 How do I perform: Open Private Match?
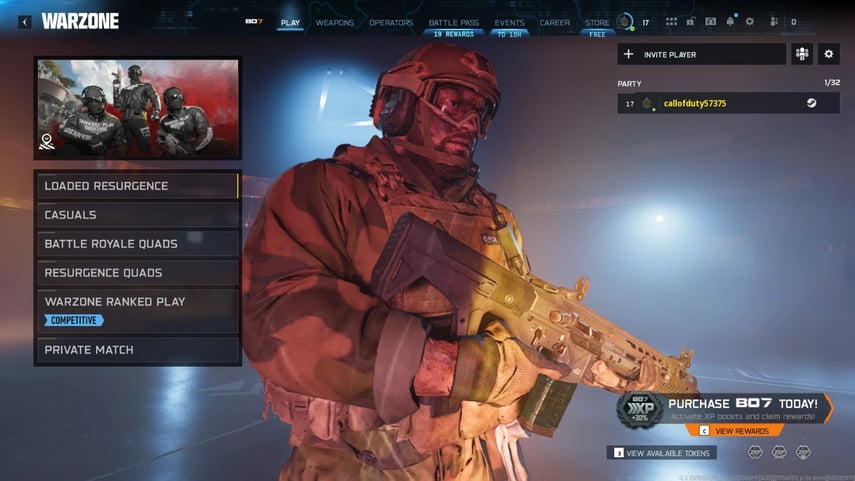[x=138, y=350]
